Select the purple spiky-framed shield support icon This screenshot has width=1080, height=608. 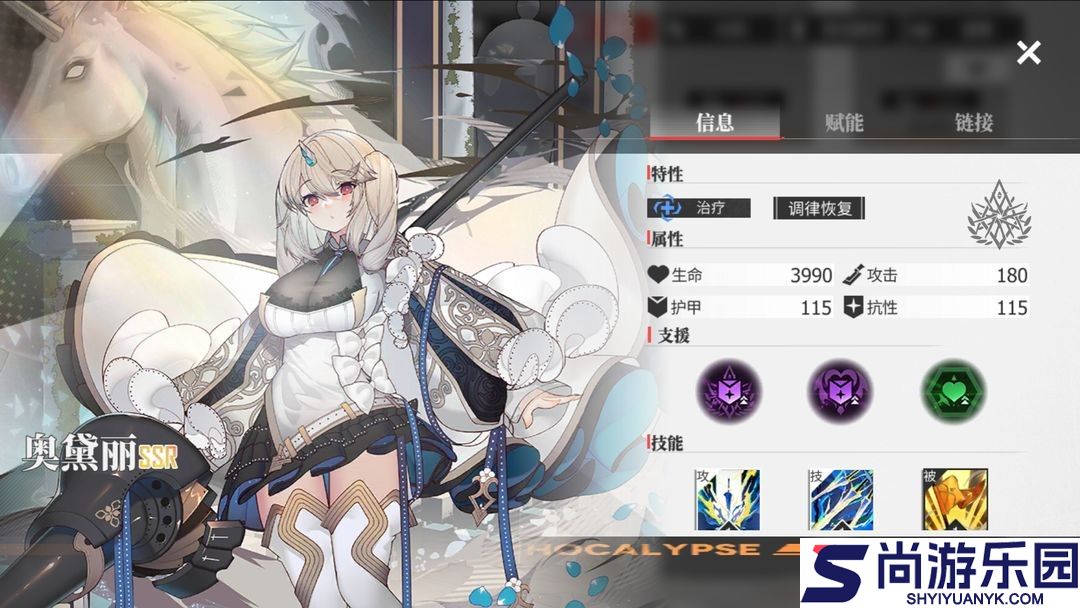(x=728, y=389)
